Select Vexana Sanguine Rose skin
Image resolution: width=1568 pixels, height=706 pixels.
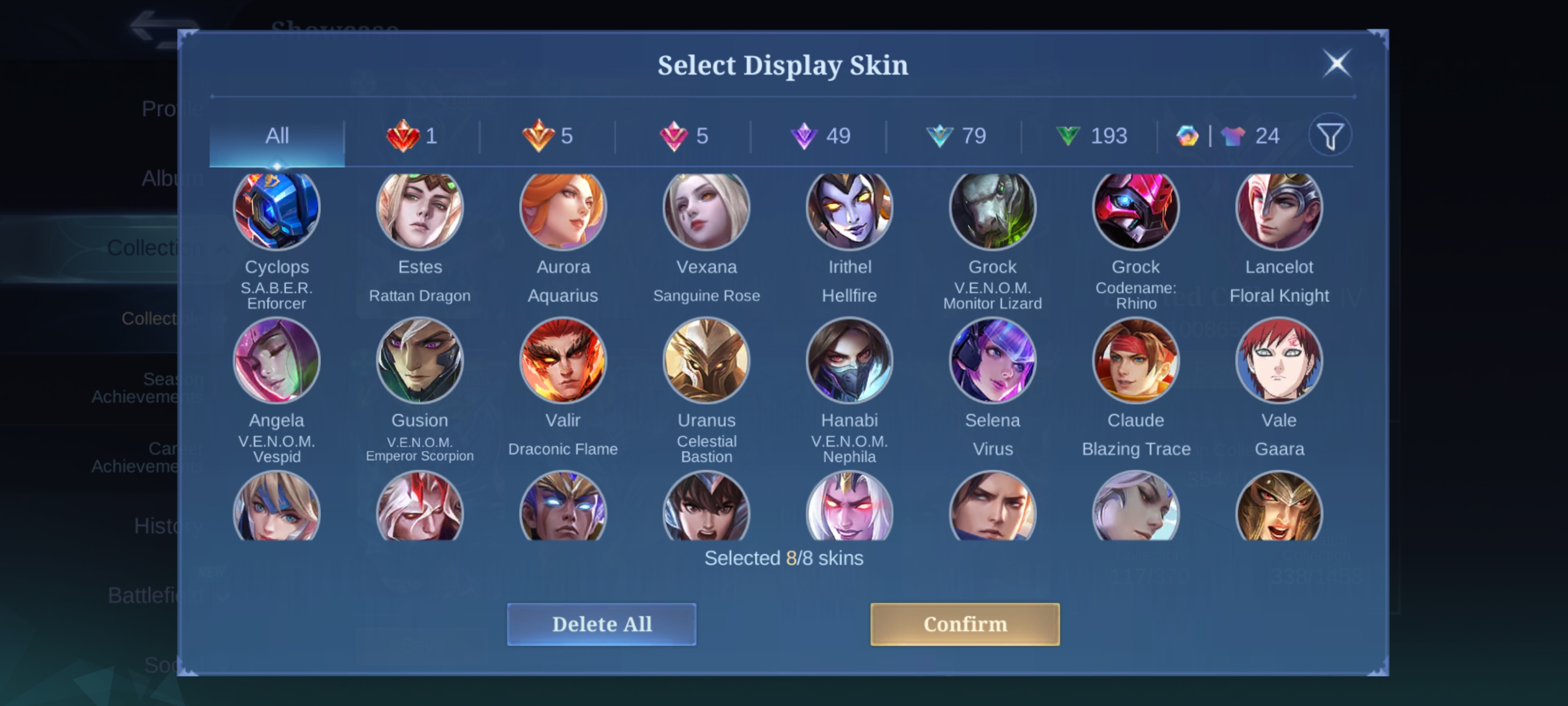tap(706, 209)
